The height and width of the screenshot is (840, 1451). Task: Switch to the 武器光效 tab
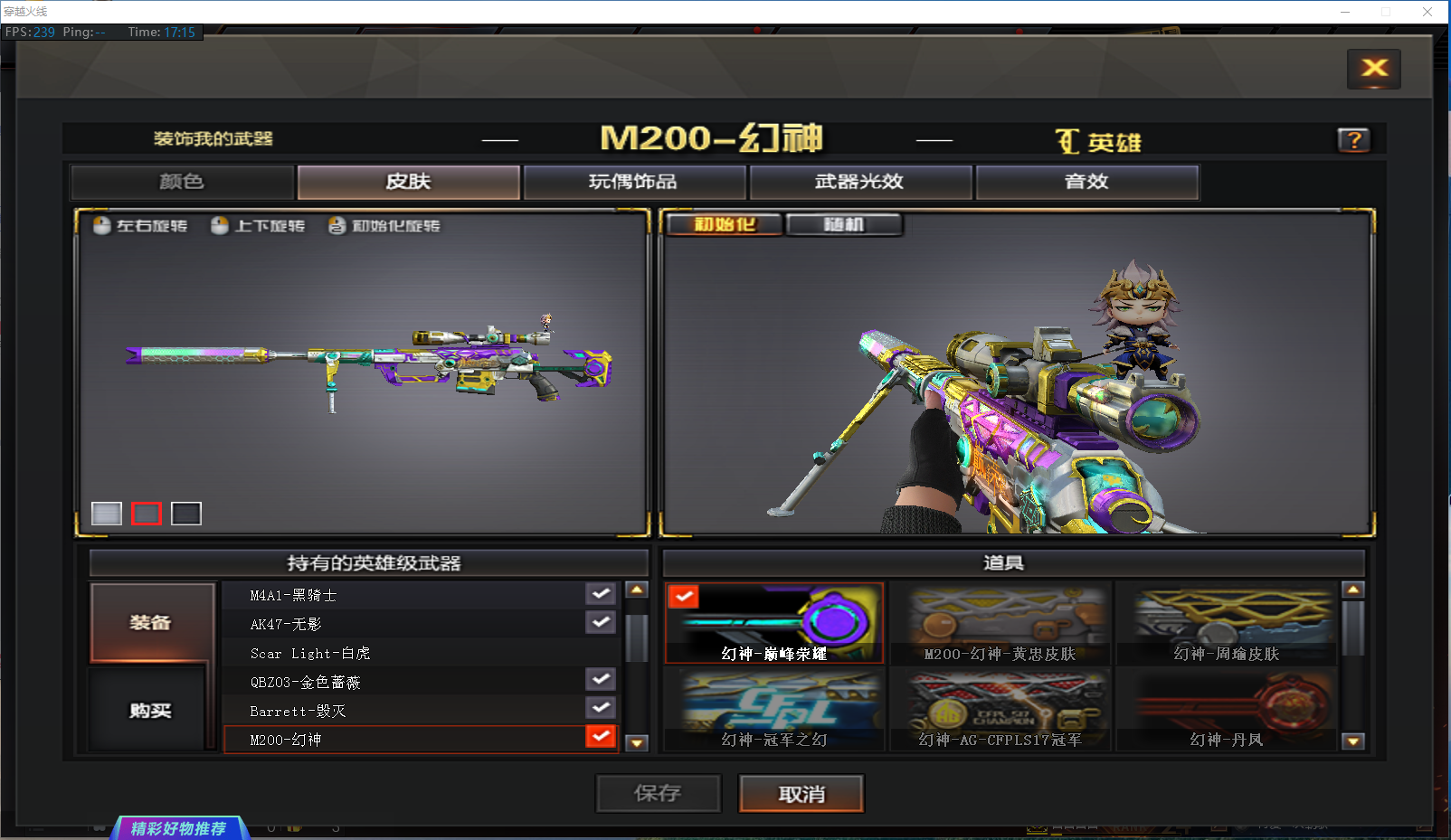(x=859, y=181)
